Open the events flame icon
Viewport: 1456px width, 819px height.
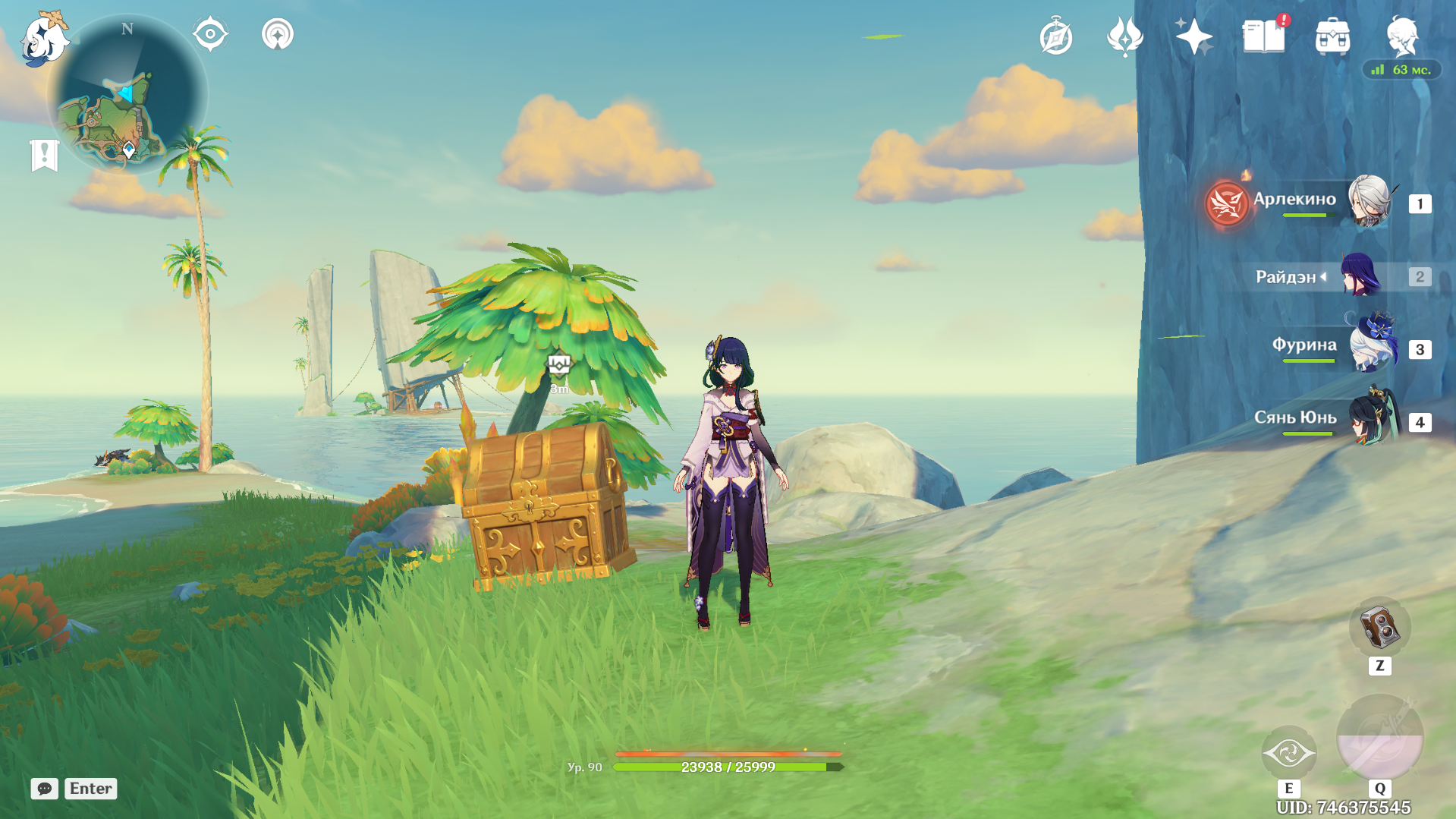pyautogui.click(x=1124, y=36)
